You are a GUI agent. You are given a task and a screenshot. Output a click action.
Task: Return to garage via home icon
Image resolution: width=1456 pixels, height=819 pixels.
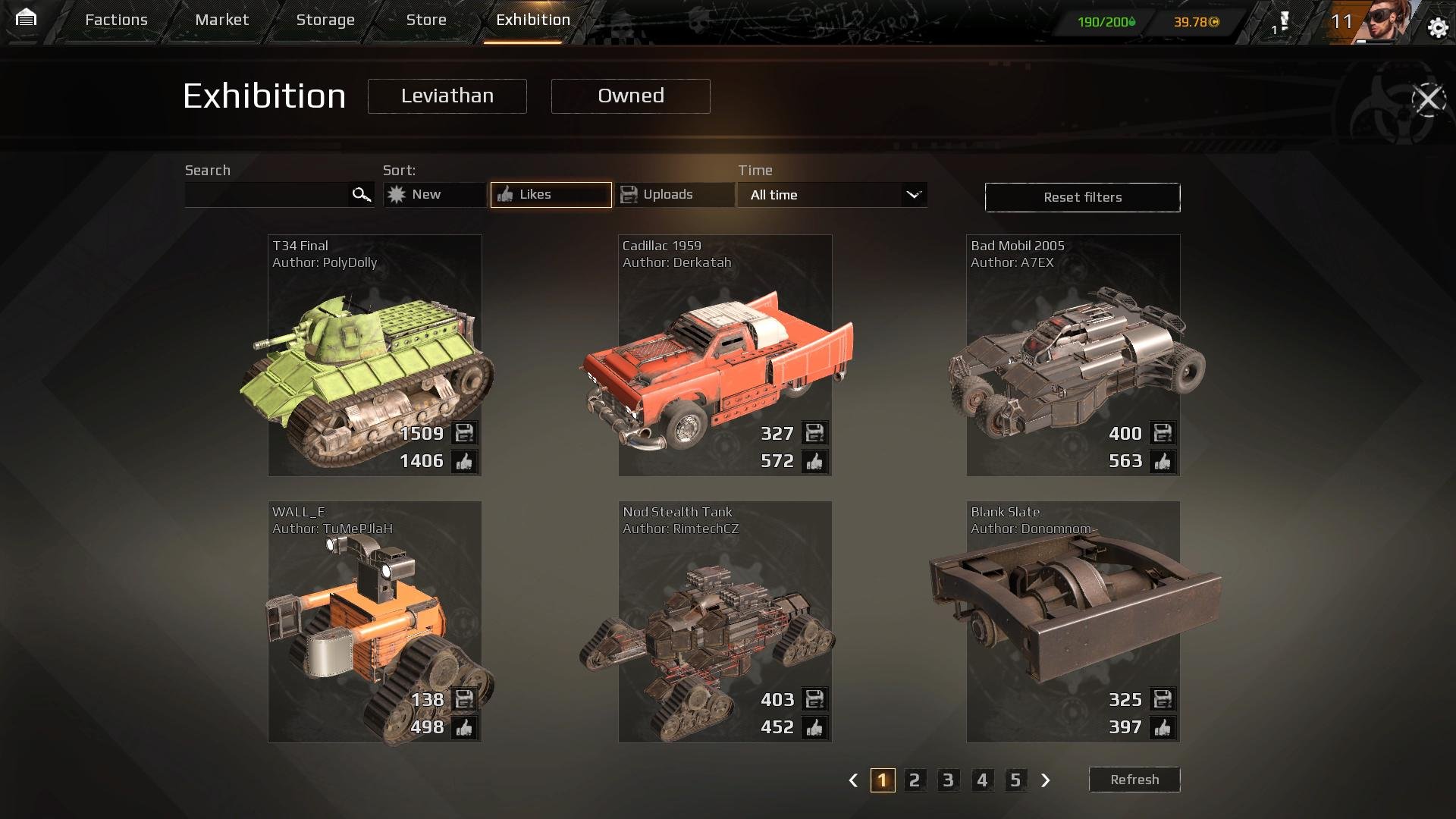click(x=26, y=18)
